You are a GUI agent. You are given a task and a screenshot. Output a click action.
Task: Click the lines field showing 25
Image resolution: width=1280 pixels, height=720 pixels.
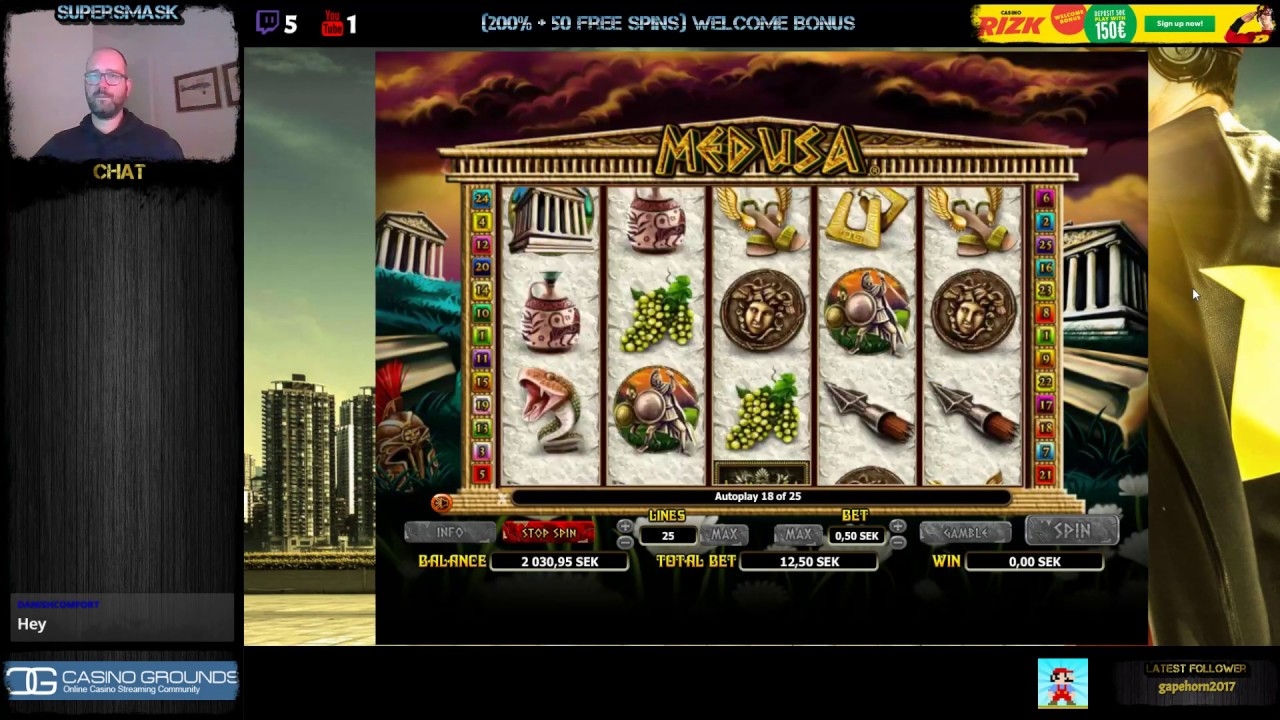[x=668, y=536]
